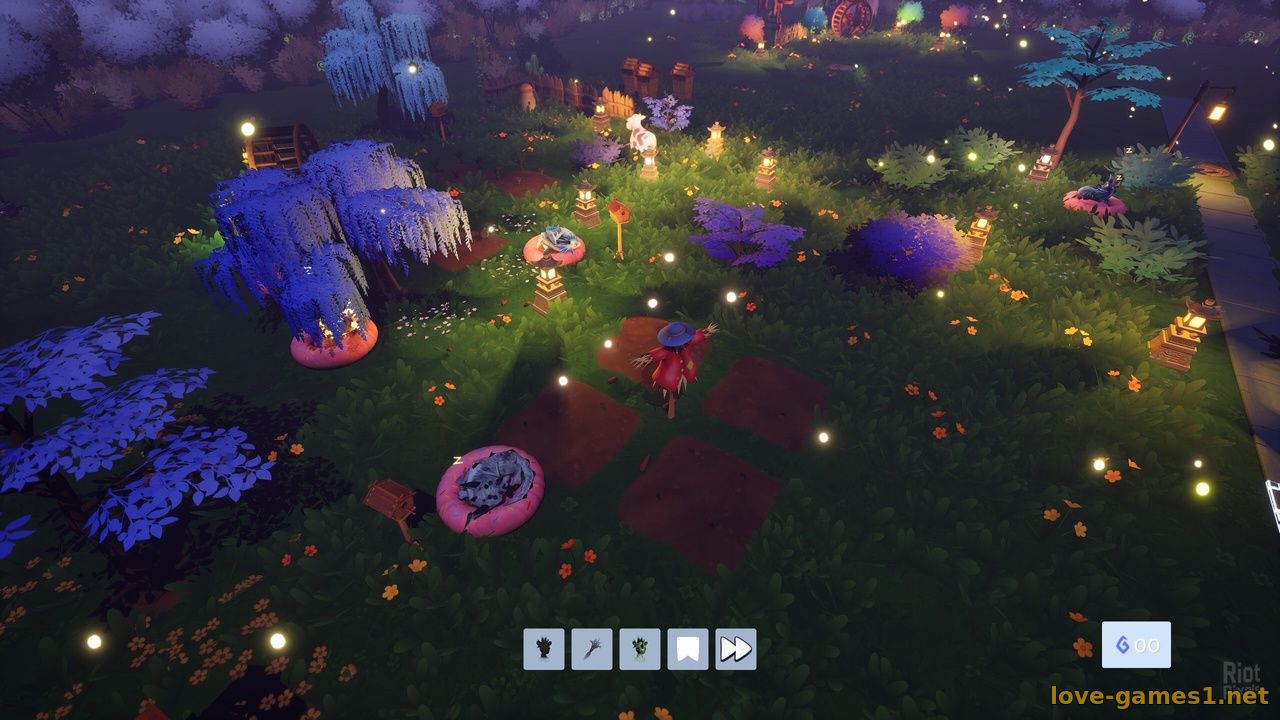Select the green paw tool button

coord(640,649)
